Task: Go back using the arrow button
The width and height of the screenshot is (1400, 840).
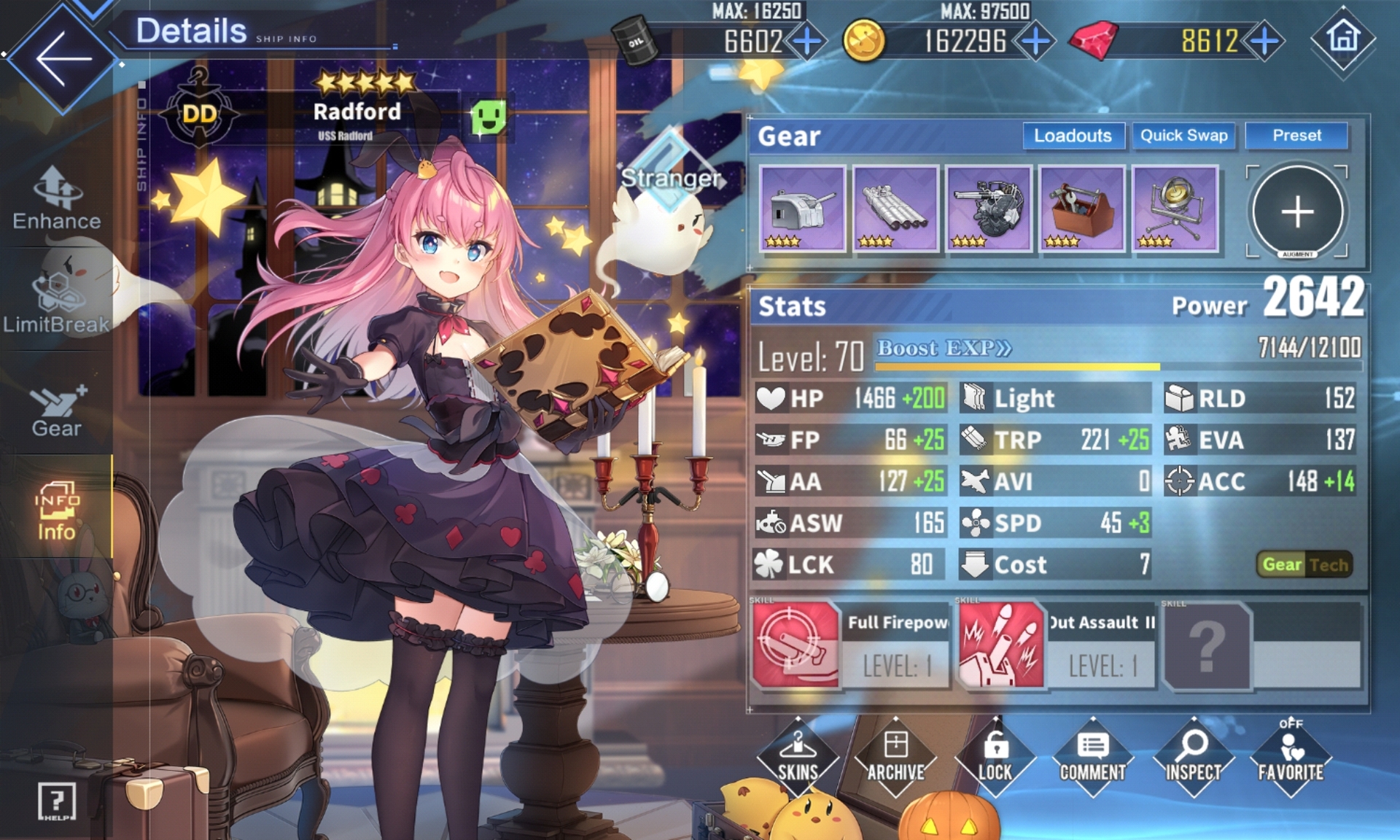Action: pos(63,58)
